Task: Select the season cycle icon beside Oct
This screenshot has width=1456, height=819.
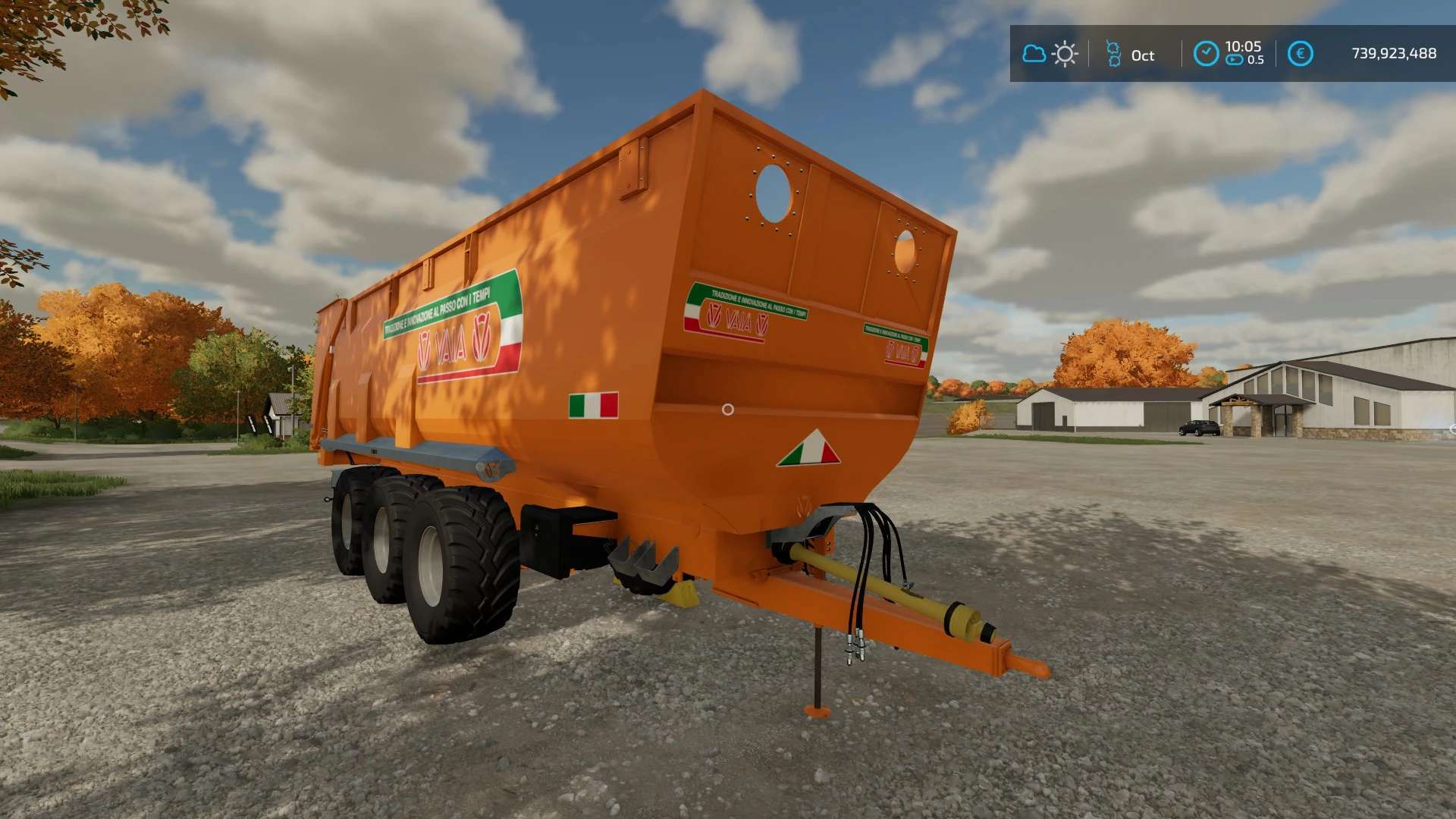Action: [1113, 54]
